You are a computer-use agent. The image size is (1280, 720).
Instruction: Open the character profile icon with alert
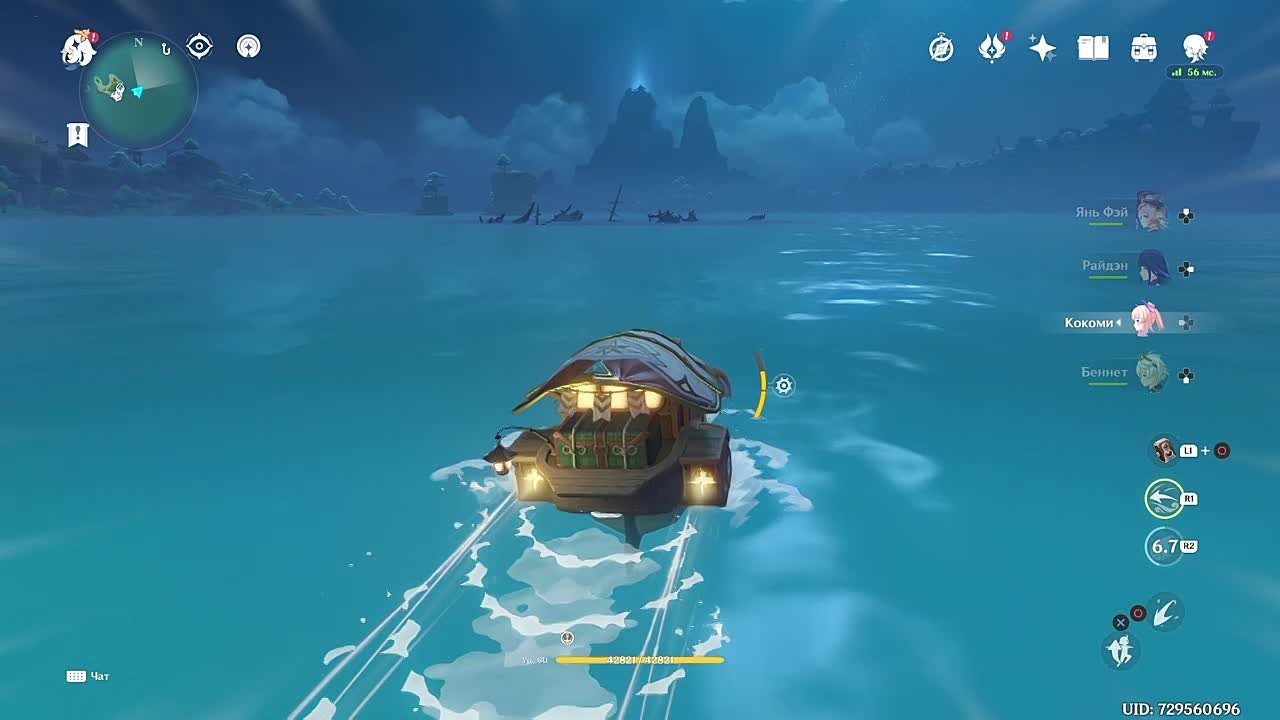(1194, 47)
